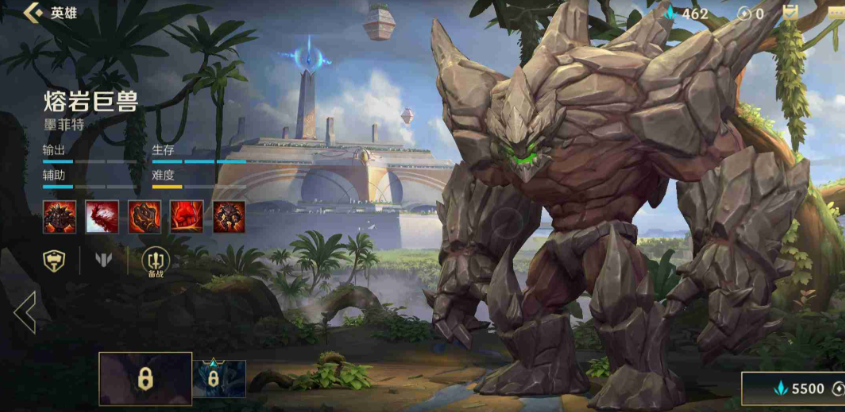Show the flaming fist ability details

[145, 216]
